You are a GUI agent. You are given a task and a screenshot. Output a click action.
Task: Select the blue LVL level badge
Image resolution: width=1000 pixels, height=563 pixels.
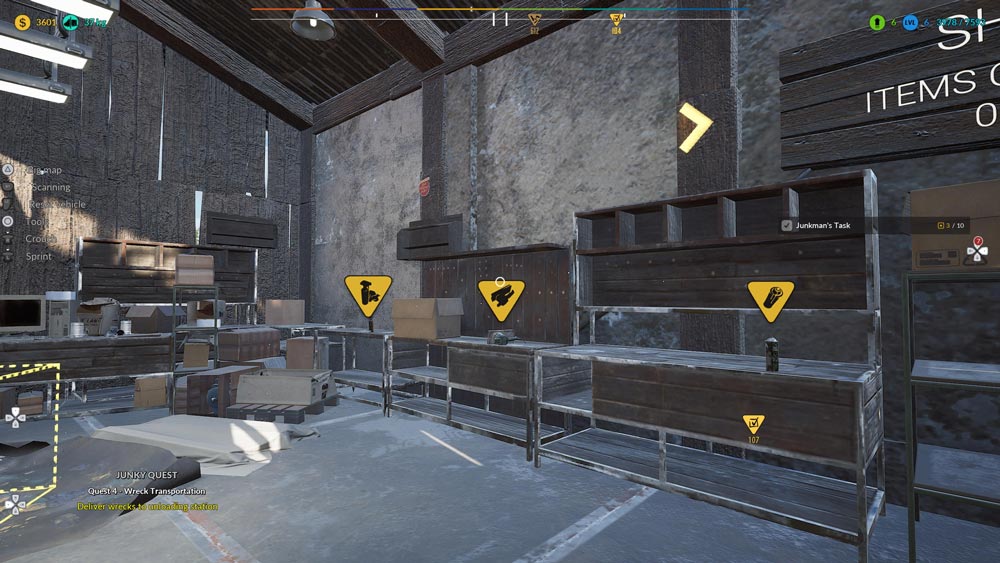[910, 22]
